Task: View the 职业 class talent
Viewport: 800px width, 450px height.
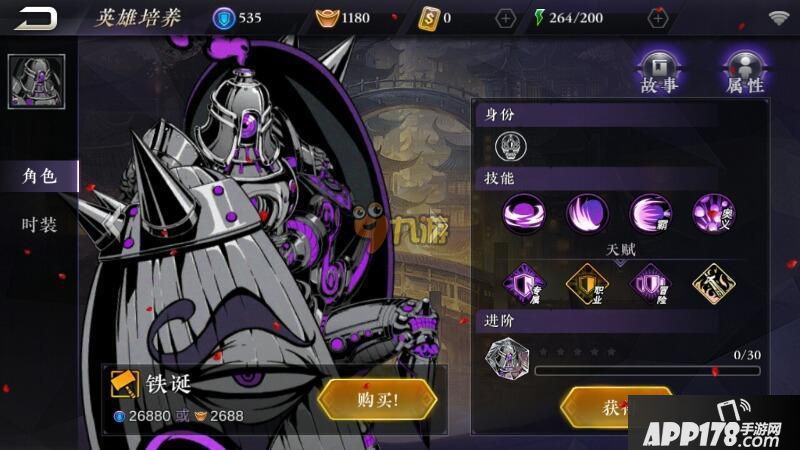Action: [587, 283]
